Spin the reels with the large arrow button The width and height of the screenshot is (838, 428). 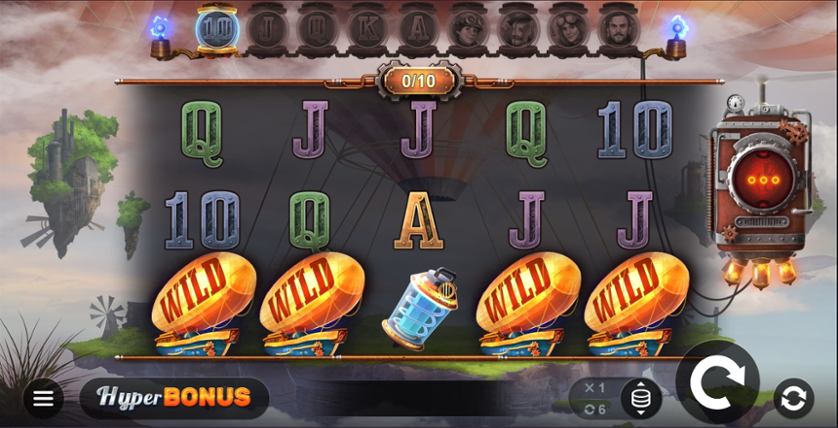click(x=717, y=381)
